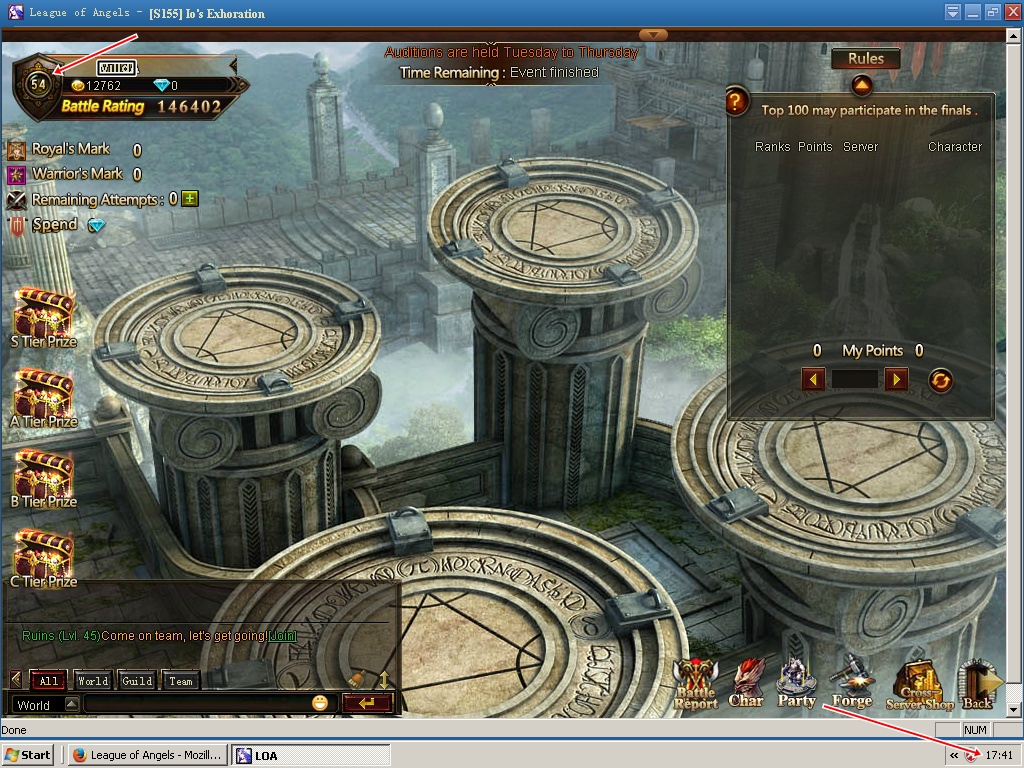
Task: Switch chat to the Guild tab
Action: pyautogui.click(x=137, y=681)
